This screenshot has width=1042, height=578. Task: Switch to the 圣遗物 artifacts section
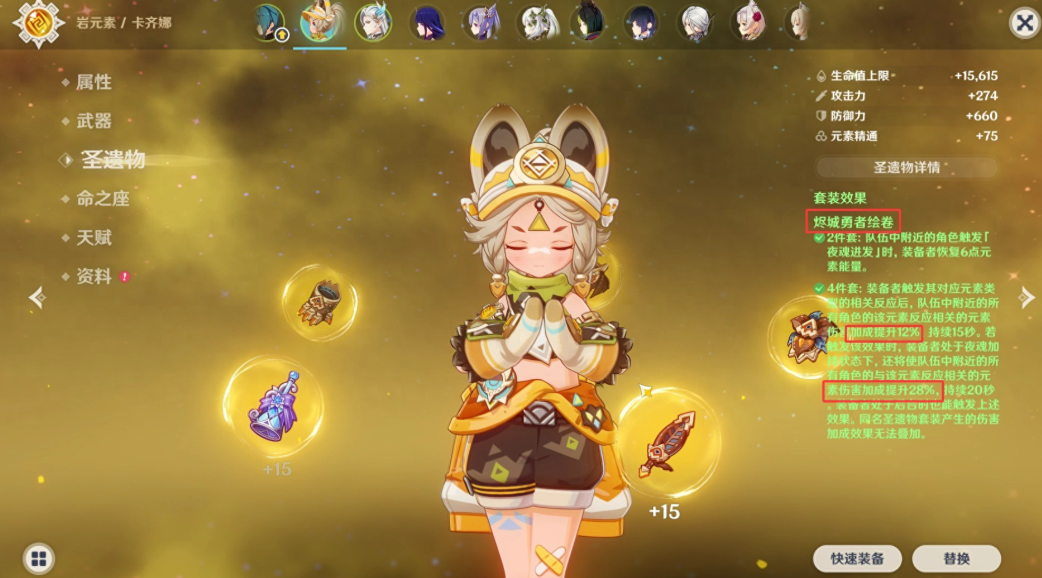click(111, 159)
